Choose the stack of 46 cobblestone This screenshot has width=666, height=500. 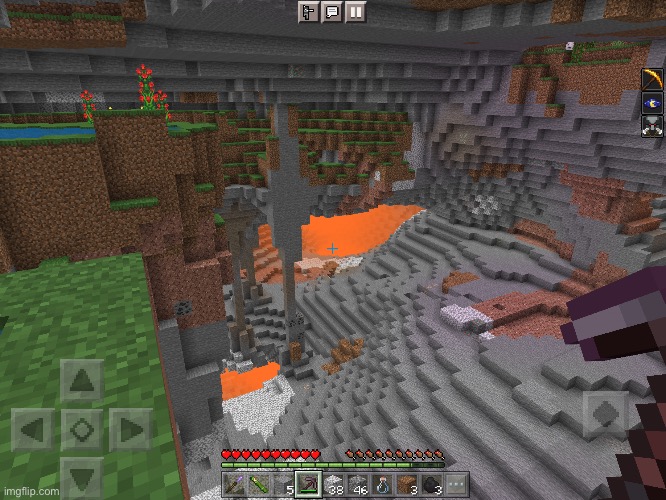(357, 484)
